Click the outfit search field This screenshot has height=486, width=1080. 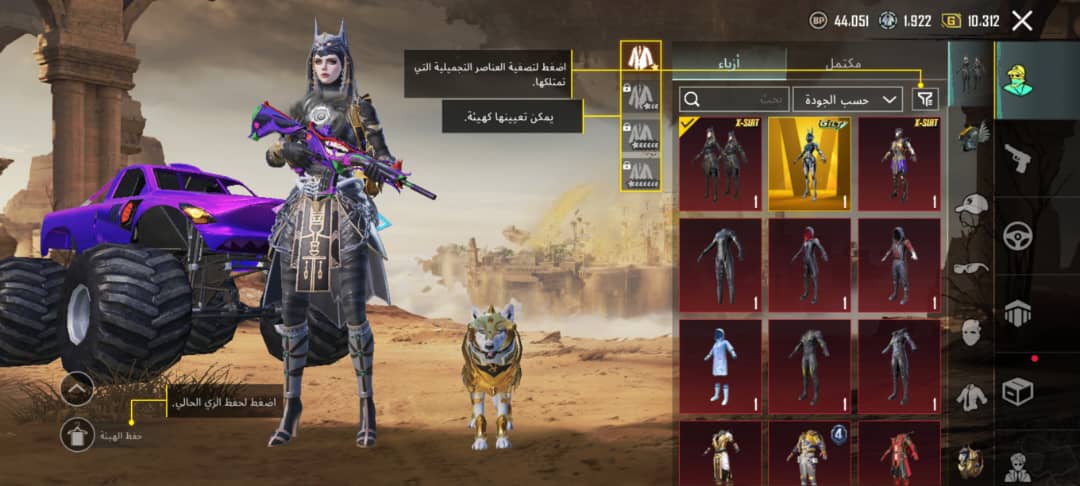734,99
